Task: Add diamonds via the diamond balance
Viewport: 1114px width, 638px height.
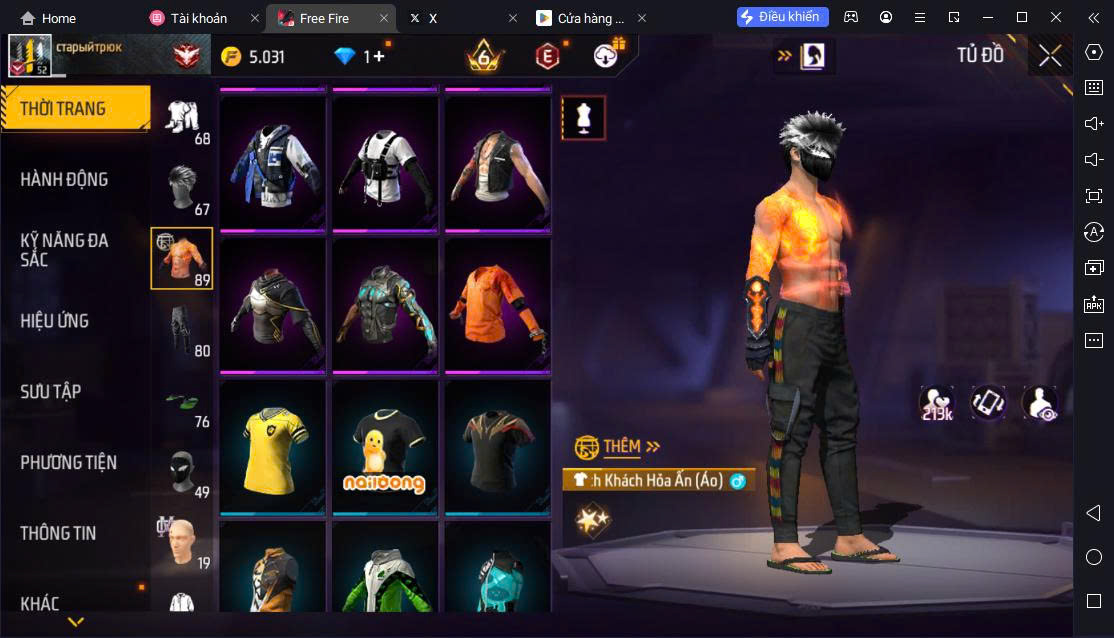Action: pos(359,57)
